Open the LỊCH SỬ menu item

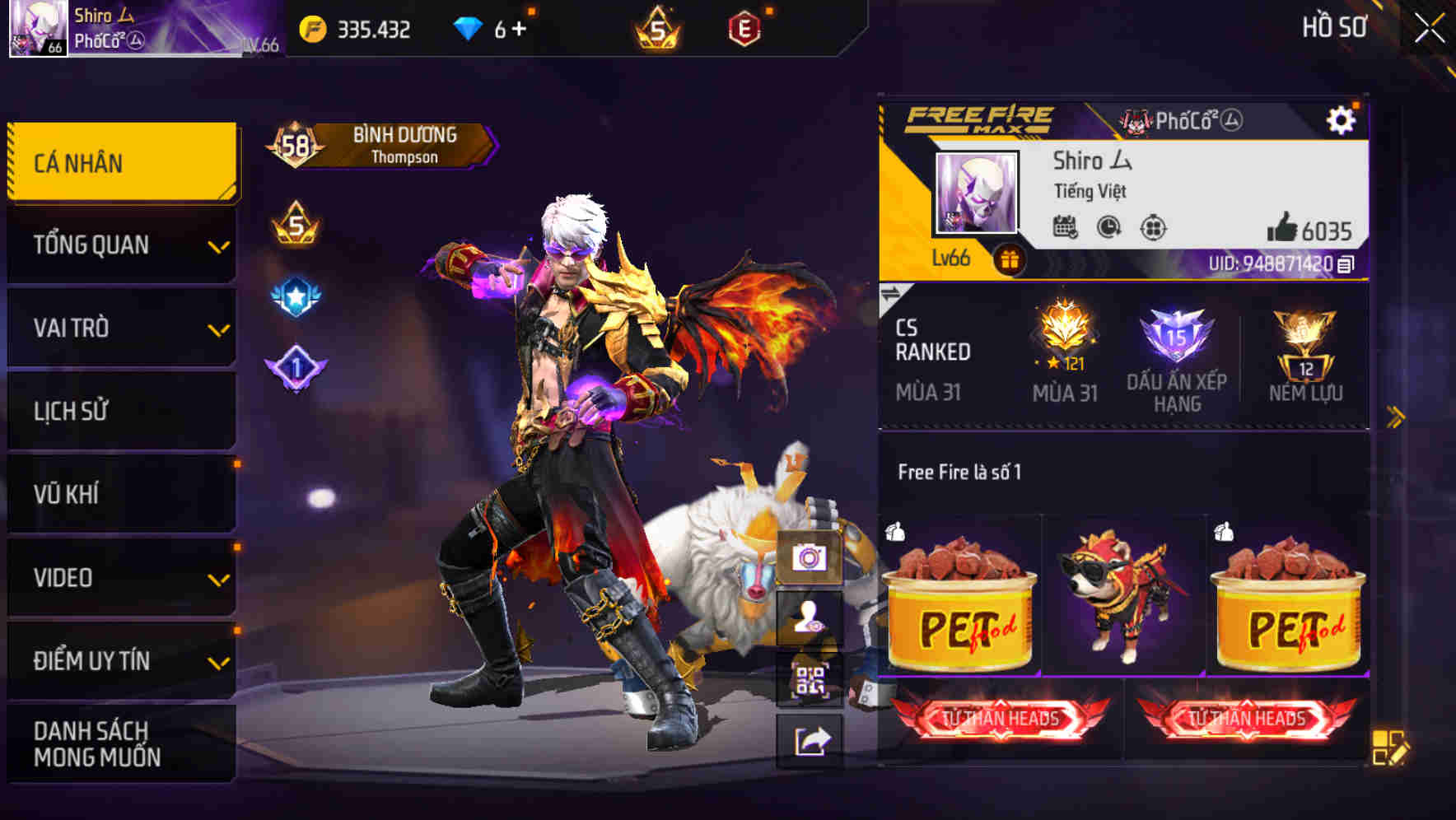(x=120, y=411)
